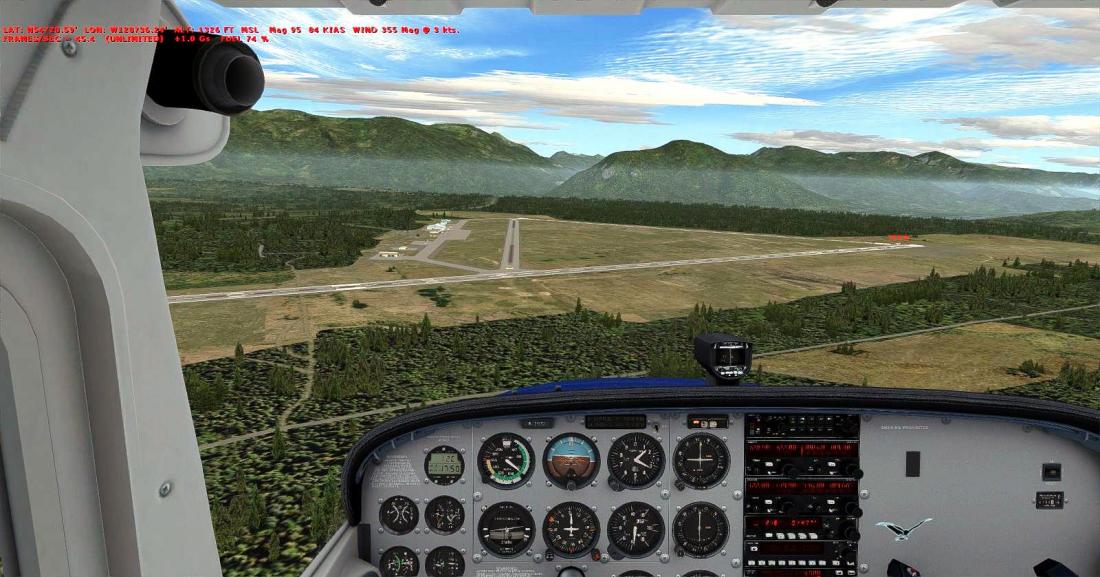This screenshot has width=1100, height=577.
Task: Select the attitude indicator (artificial horizon)
Action: tap(571, 460)
